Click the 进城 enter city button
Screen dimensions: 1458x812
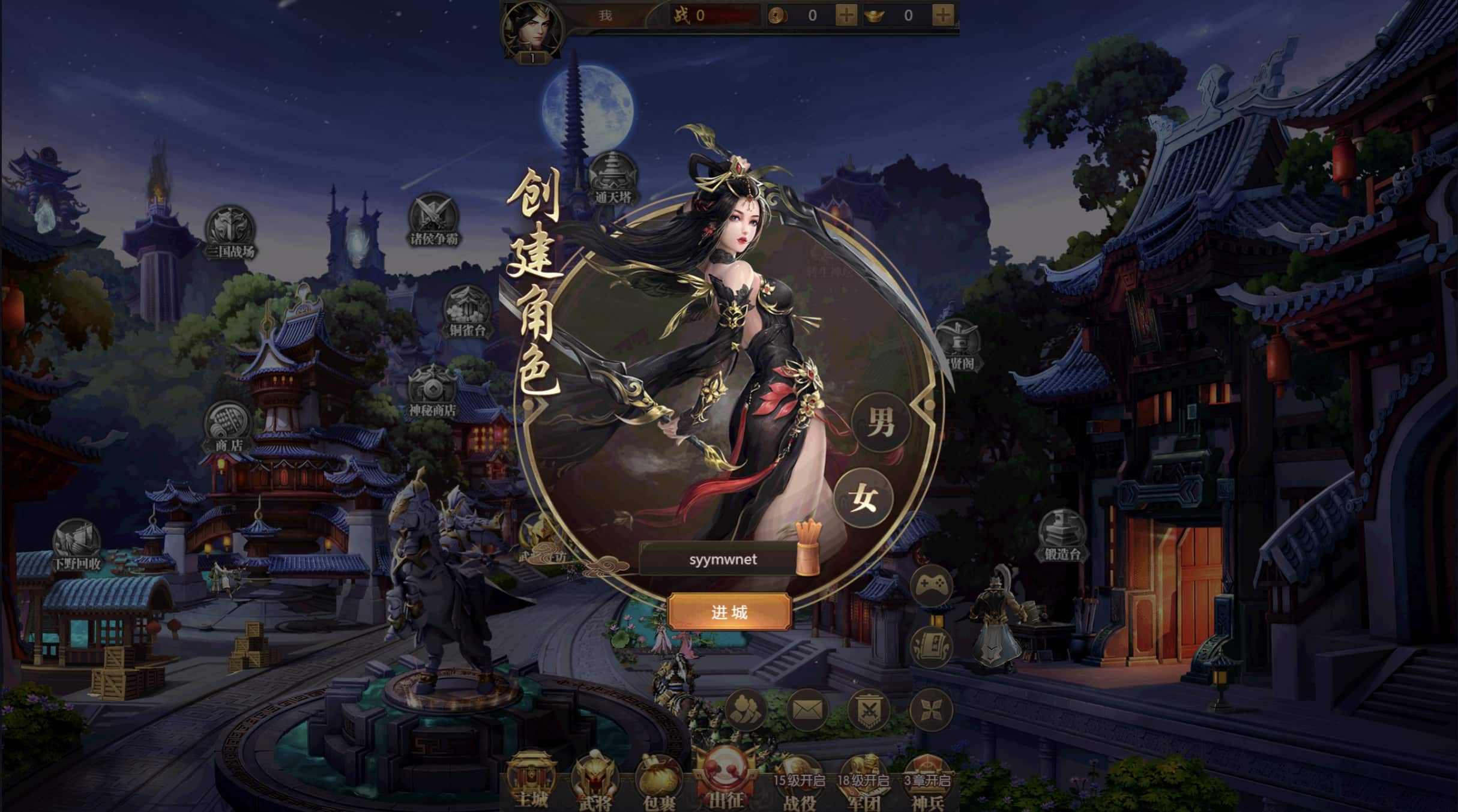pos(729,612)
